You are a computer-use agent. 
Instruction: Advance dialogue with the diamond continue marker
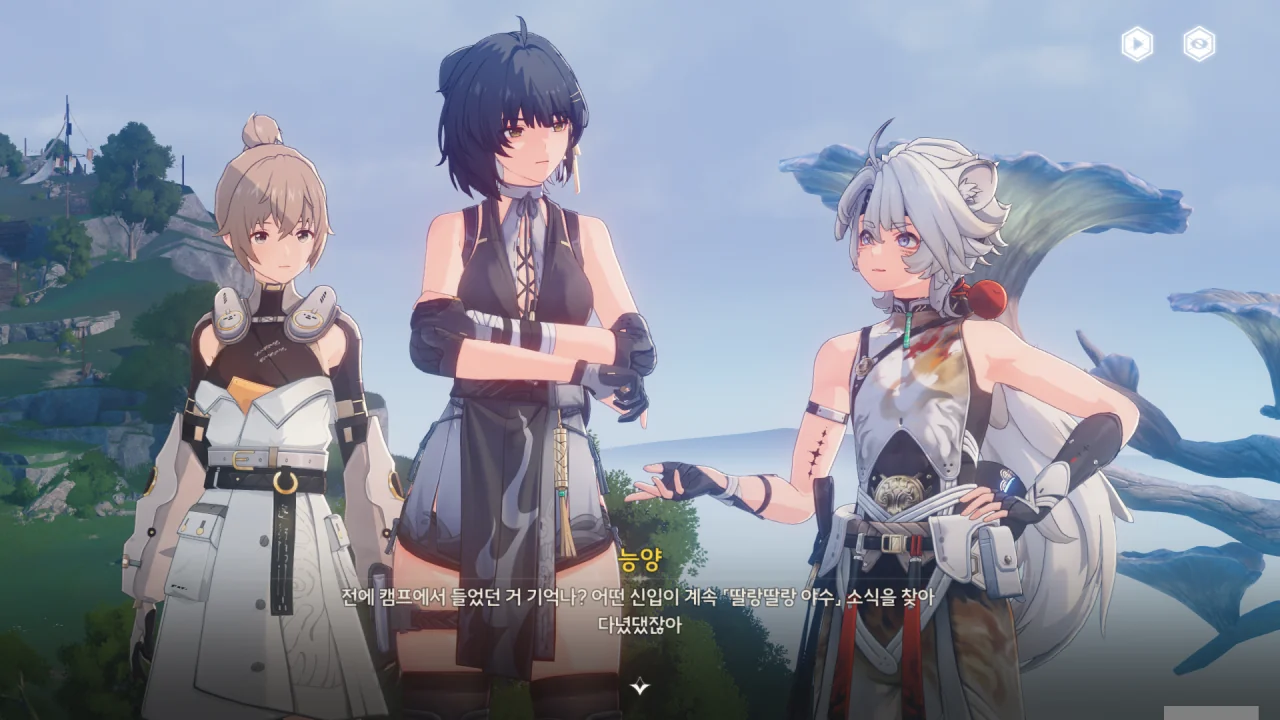640,686
